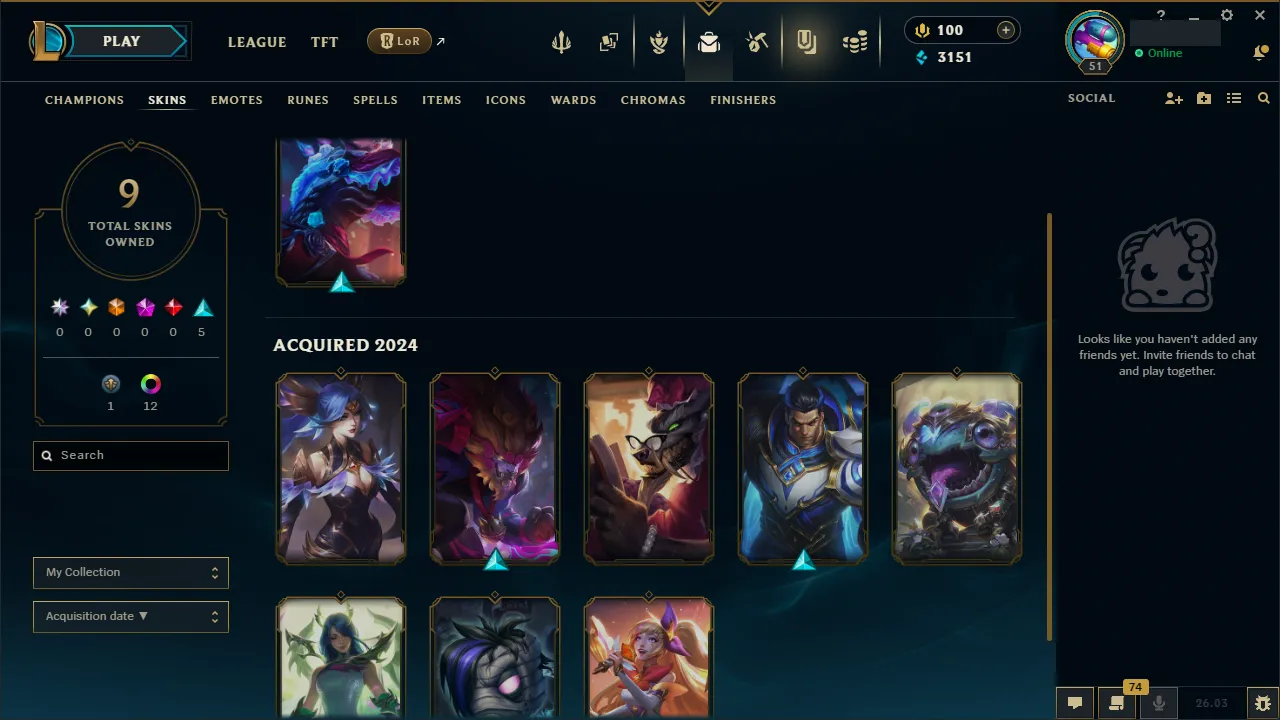Open the Loot page cards icon
The height and width of the screenshot is (720, 1280).
(x=609, y=41)
